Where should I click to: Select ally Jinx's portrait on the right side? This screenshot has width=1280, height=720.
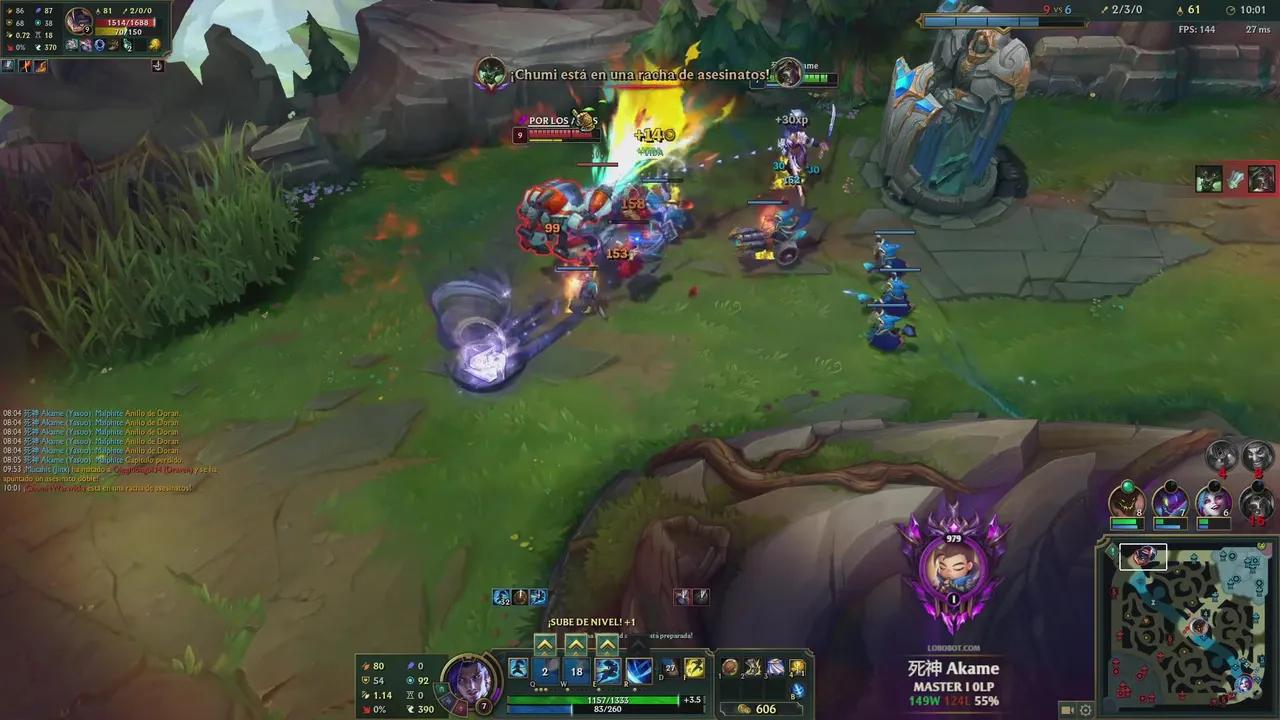(x=1214, y=502)
